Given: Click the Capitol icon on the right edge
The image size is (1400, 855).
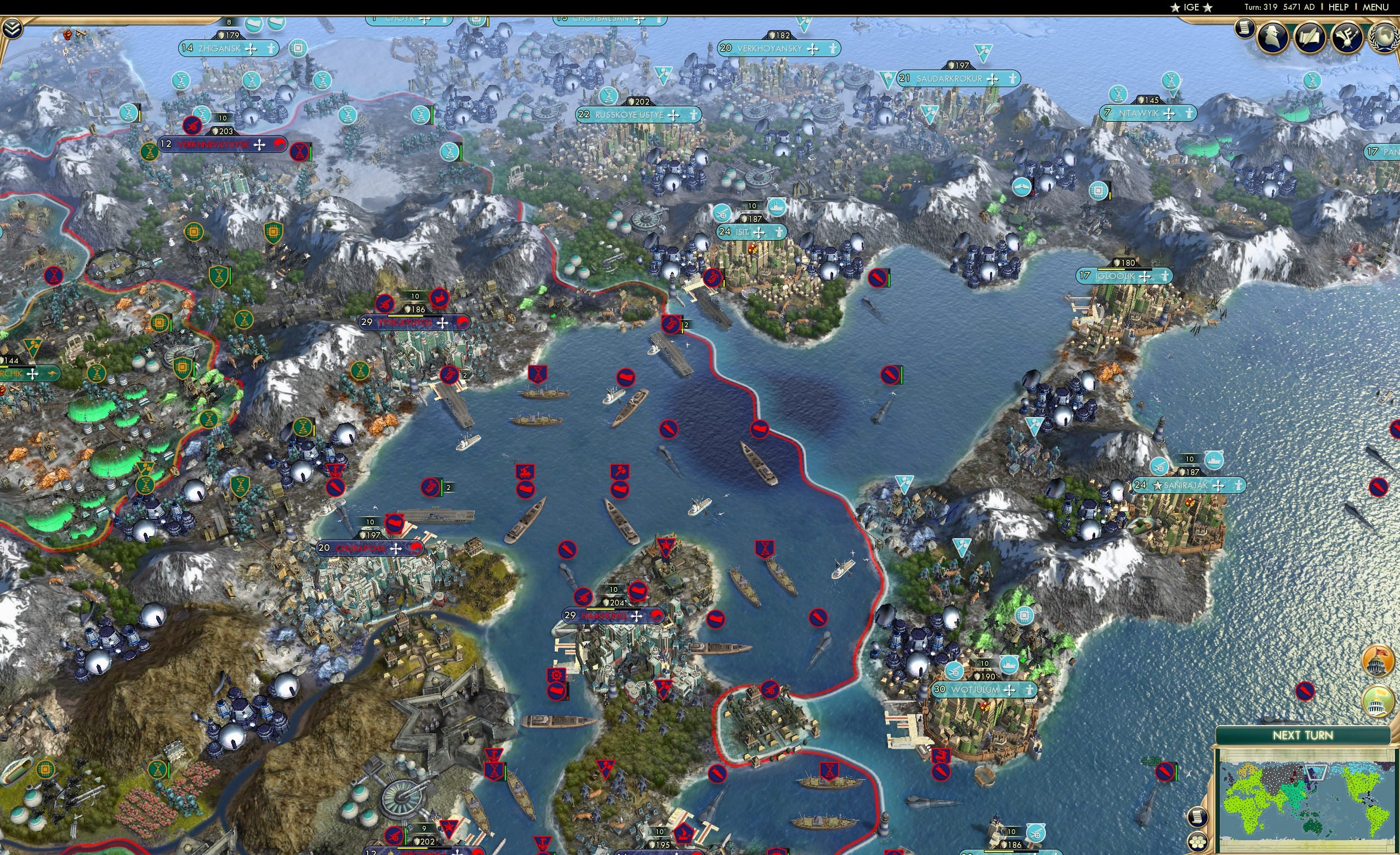Looking at the screenshot, I should click(1378, 661).
